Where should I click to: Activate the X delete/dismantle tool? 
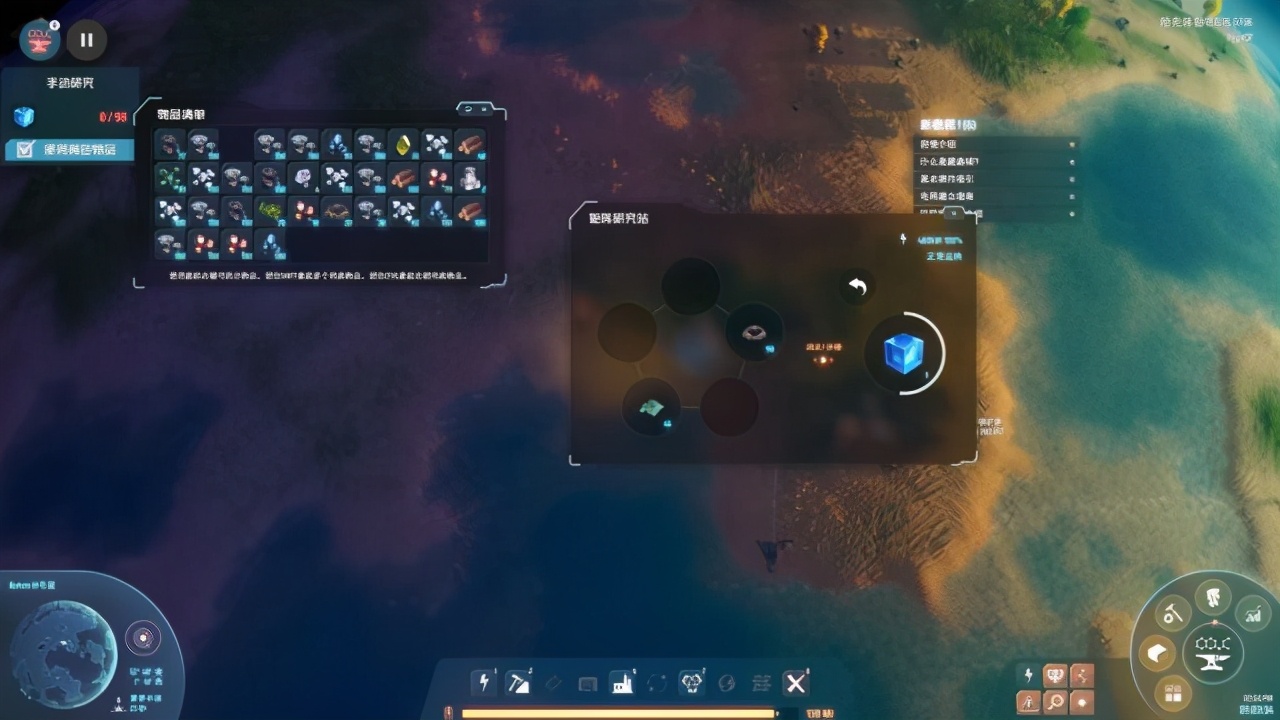coord(795,683)
